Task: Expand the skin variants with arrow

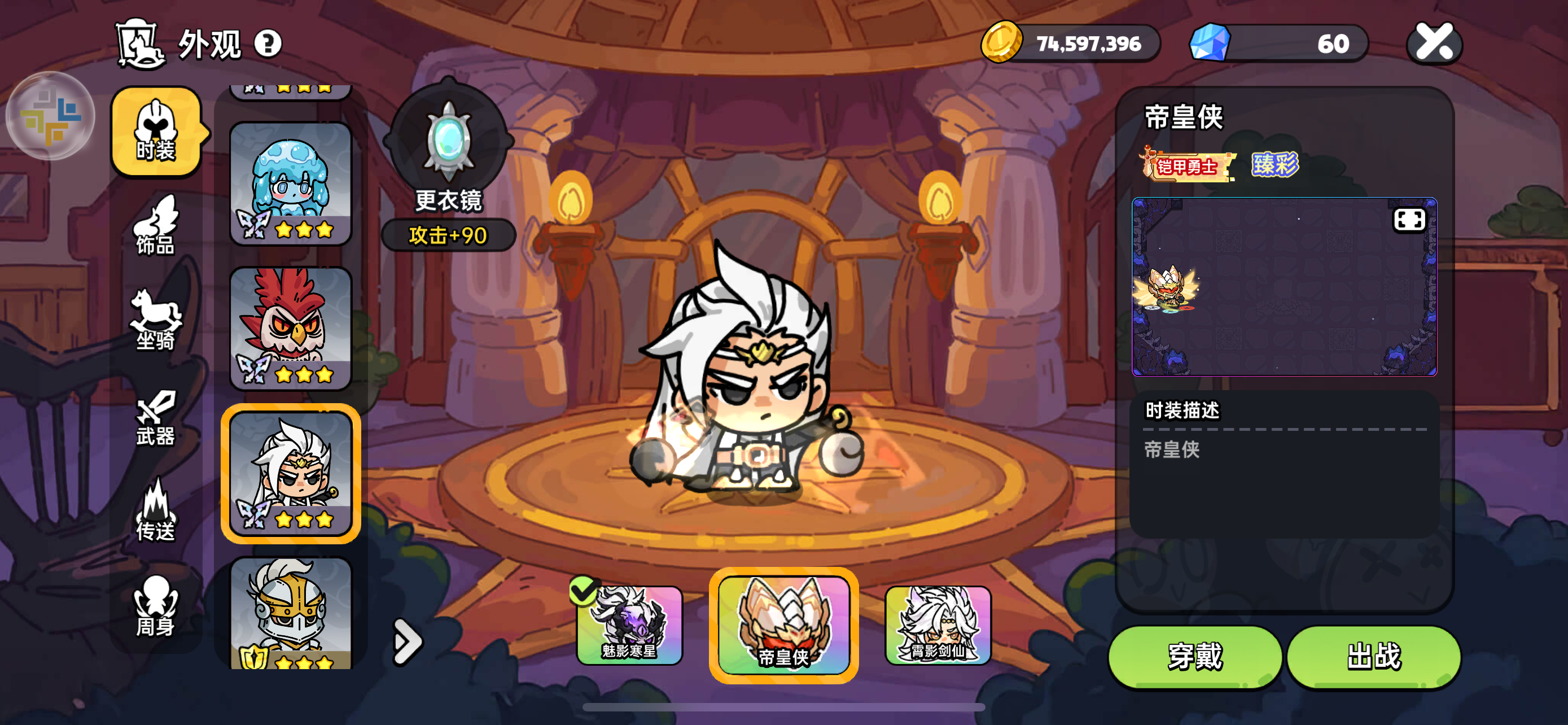Action: (406, 641)
